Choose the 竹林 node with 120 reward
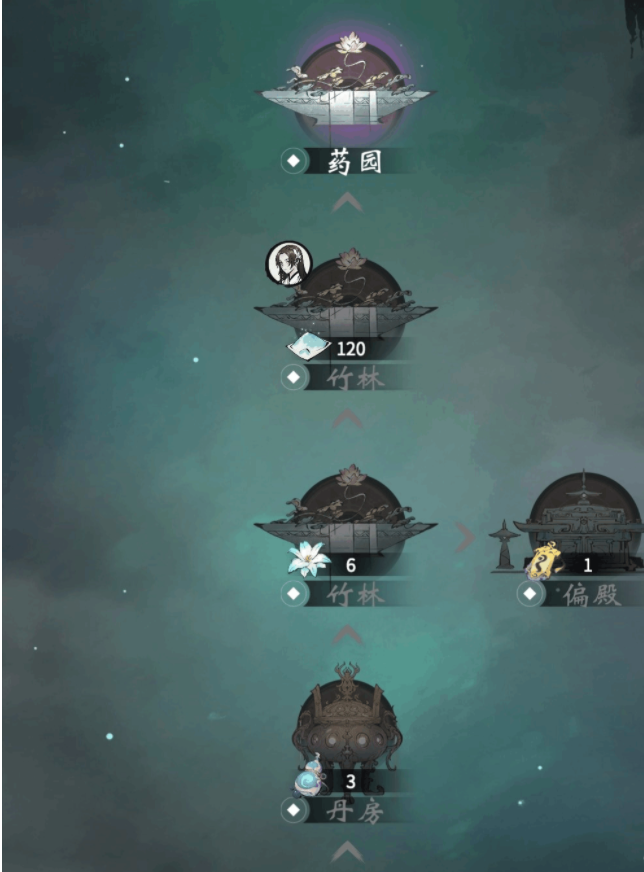Image resolution: width=644 pixels, height=872 pixels. point(346,300)
